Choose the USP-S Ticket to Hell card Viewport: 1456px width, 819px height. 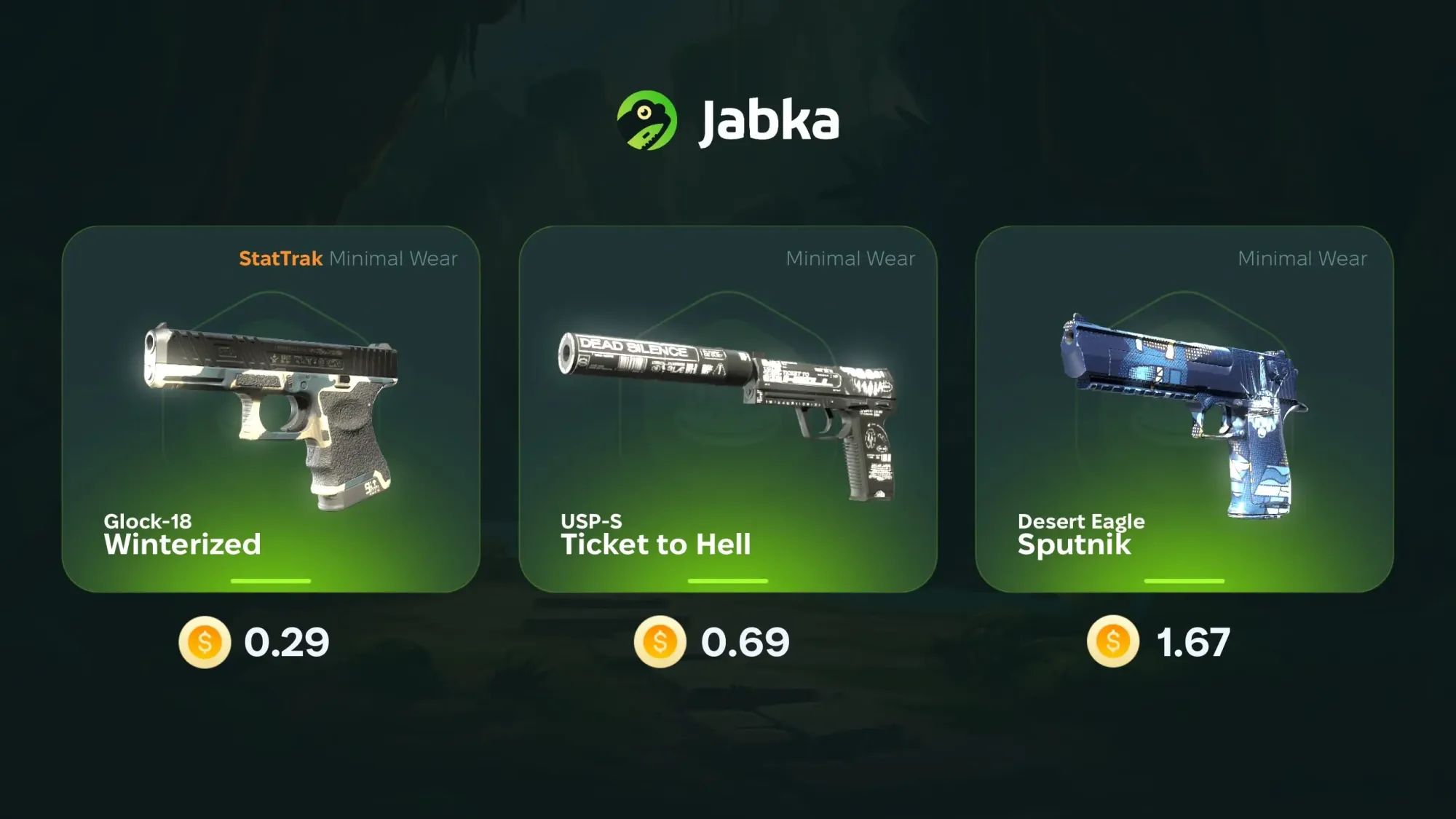pyautogui.click(x=727, y=408)
